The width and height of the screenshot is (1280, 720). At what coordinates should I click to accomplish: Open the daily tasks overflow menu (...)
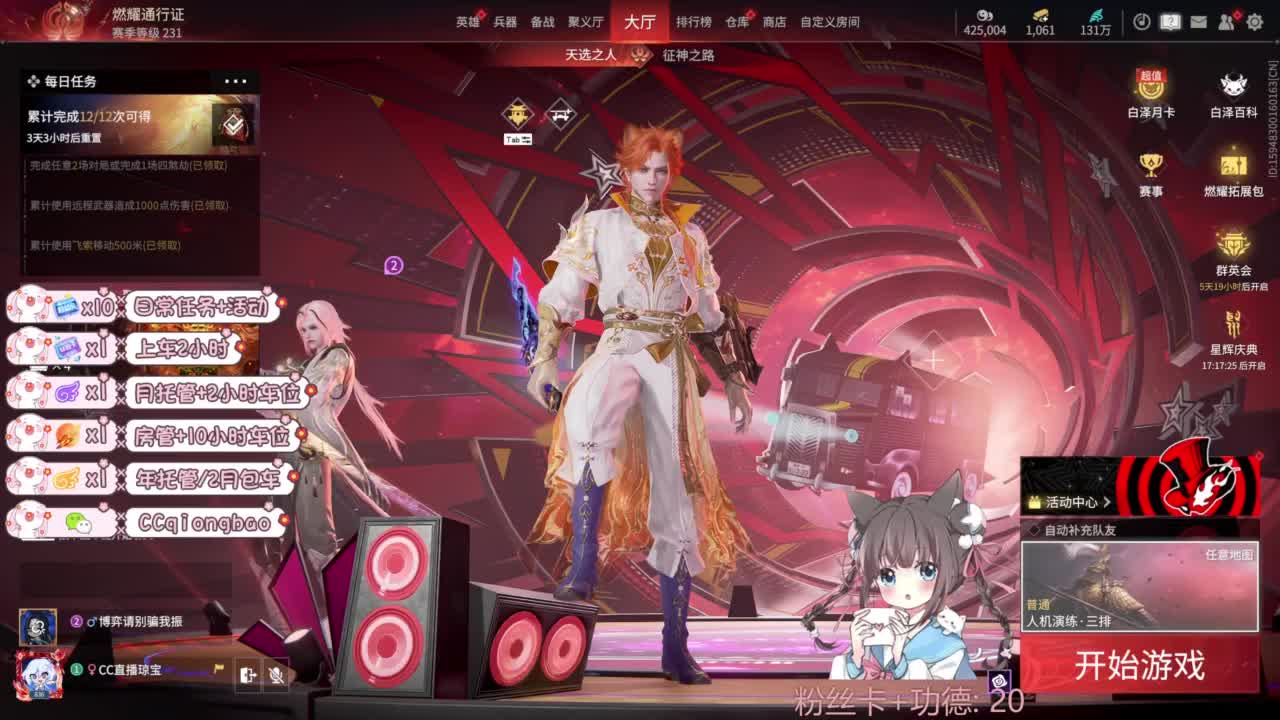point(236,81)
